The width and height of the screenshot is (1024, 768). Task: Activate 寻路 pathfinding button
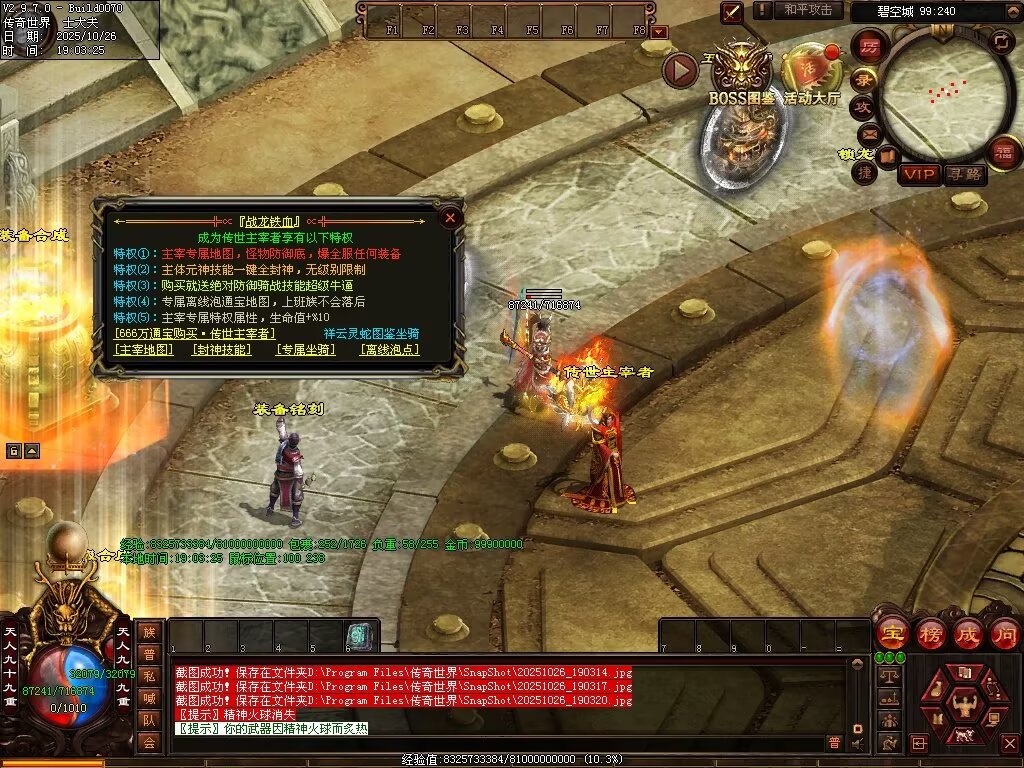[966, 174]
